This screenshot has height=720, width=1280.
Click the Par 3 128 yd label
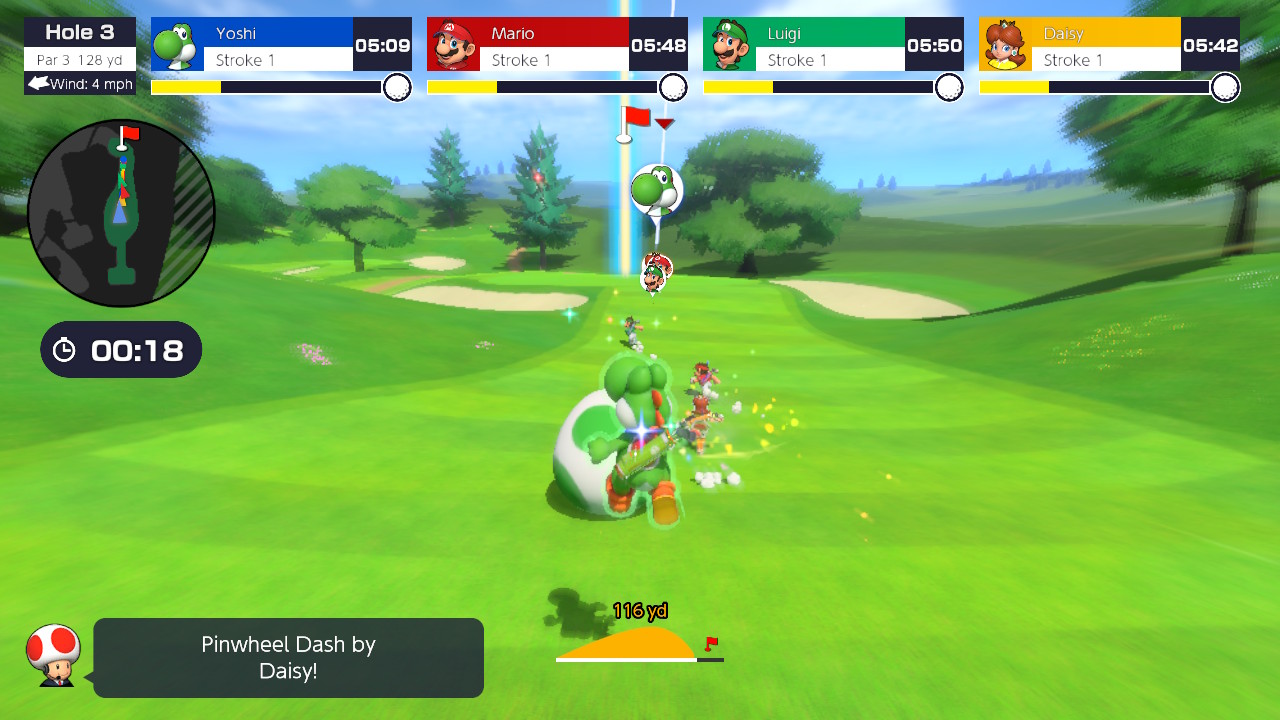78,58
